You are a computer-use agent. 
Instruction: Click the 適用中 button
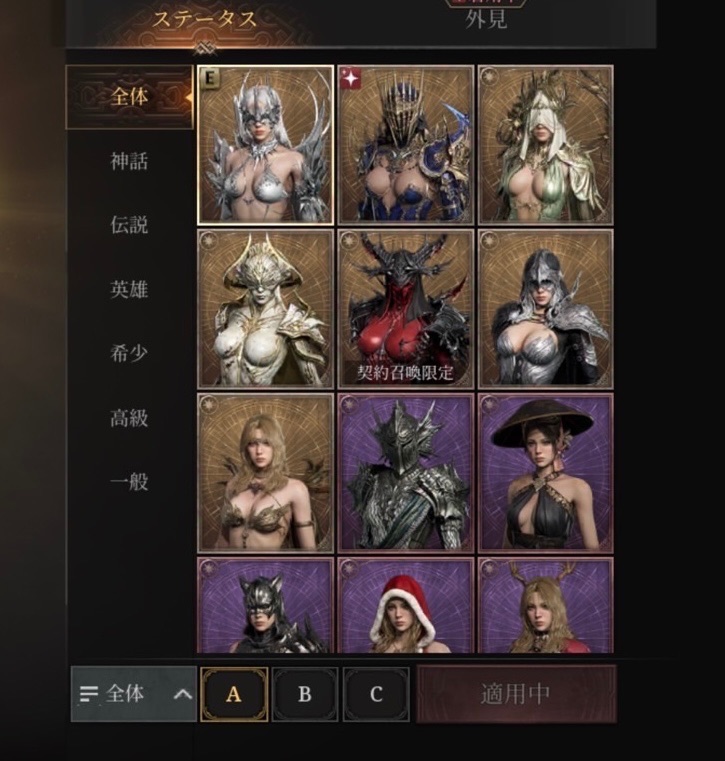coord(516,694)
